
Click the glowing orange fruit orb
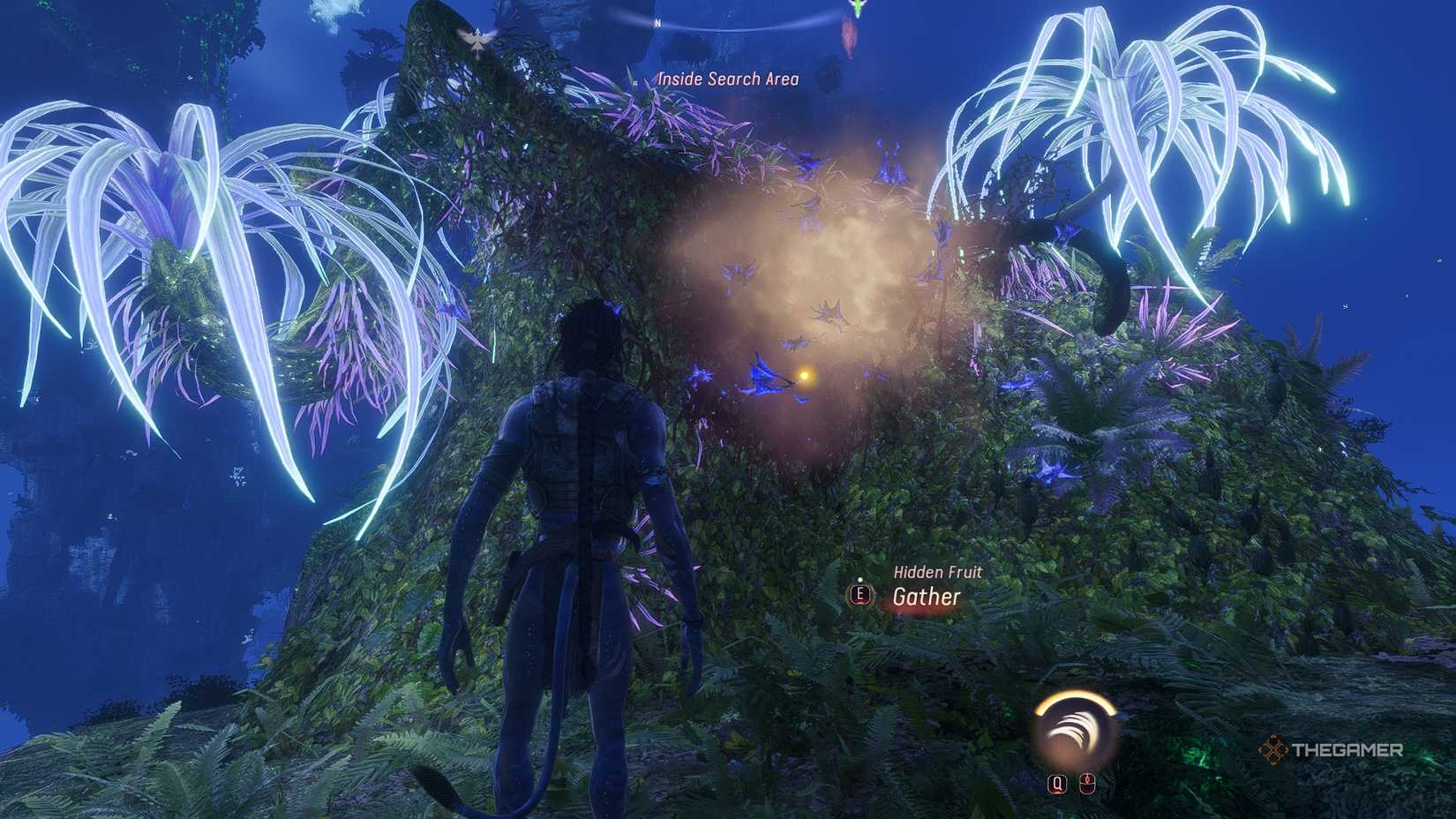coord(805,374)
